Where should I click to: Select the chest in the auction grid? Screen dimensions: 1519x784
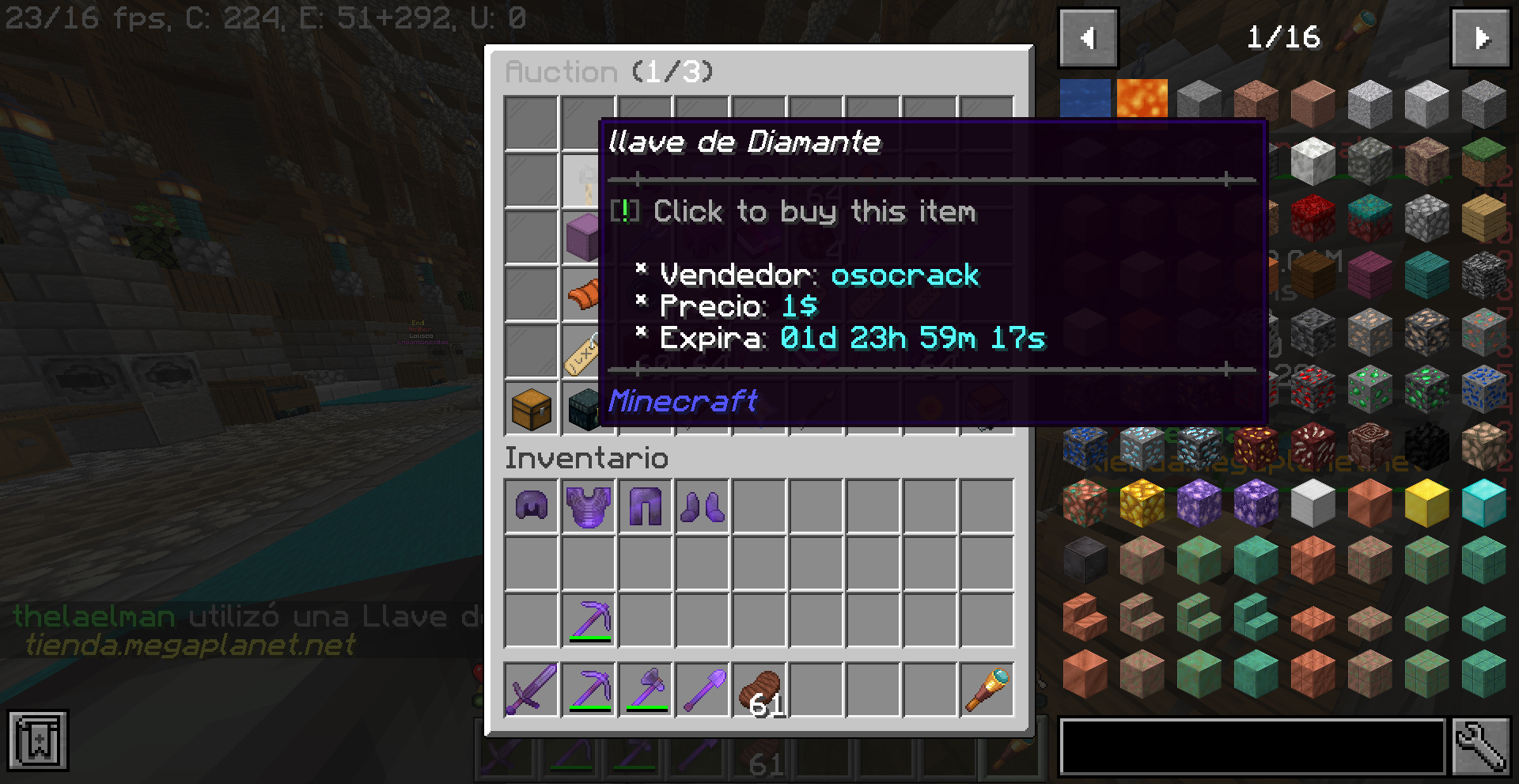(531, 409)
